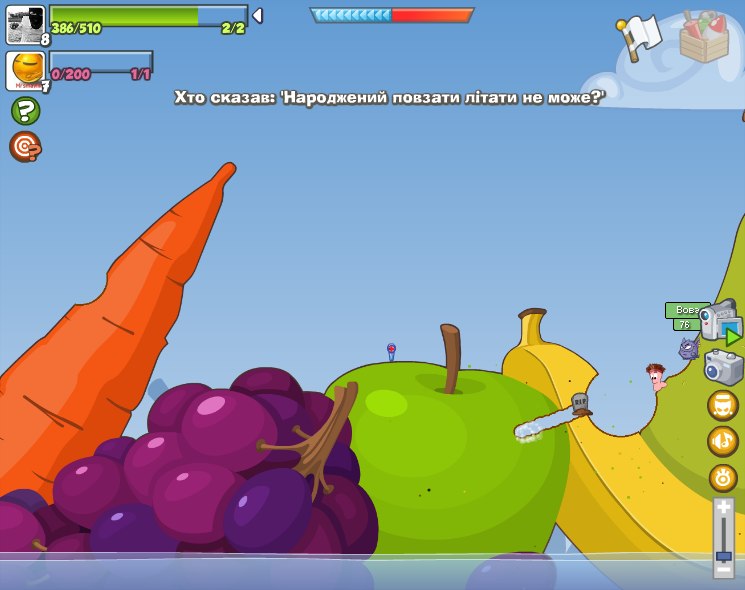The height and width of the screenshot is (590, 745).
Task: Open the green question mark help
Action: coord(25,111)
